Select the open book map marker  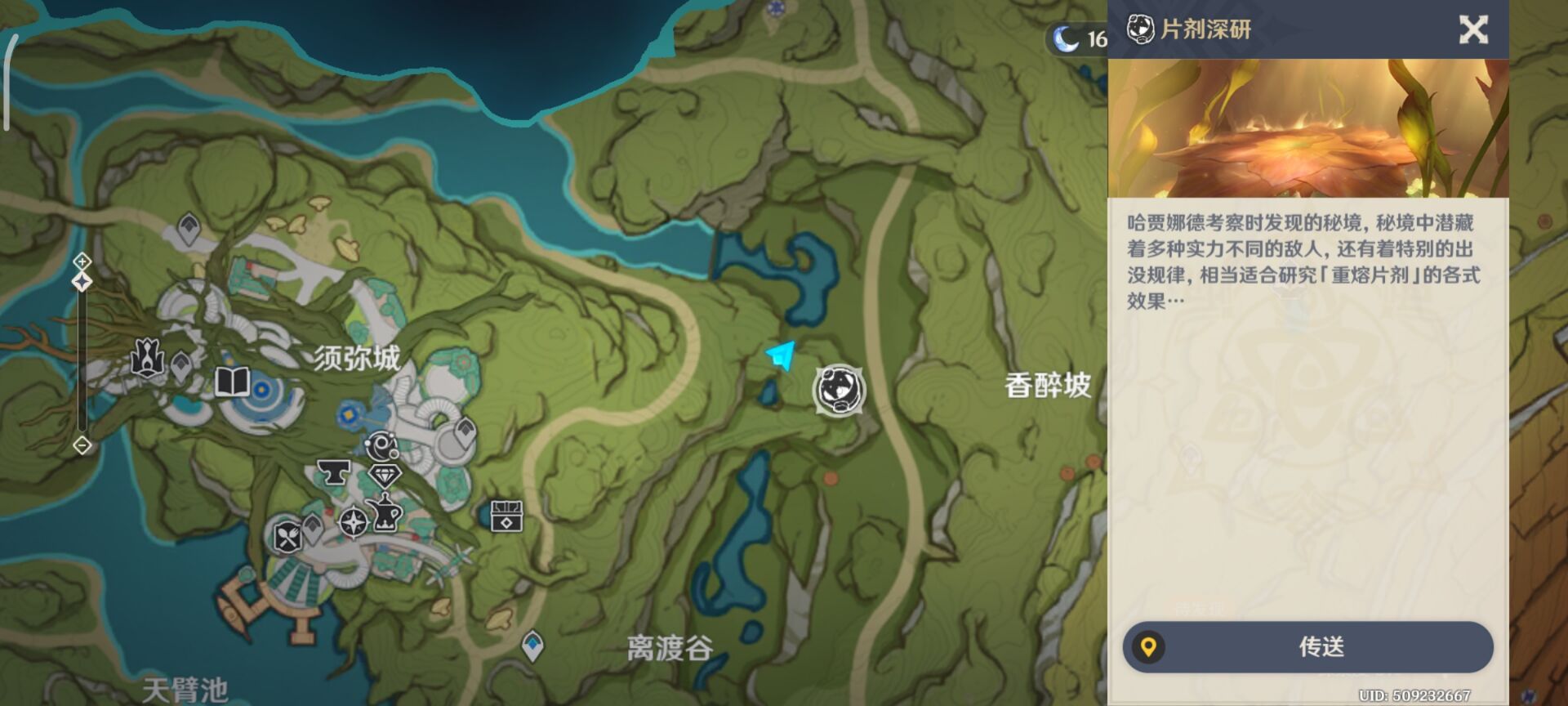232,382
